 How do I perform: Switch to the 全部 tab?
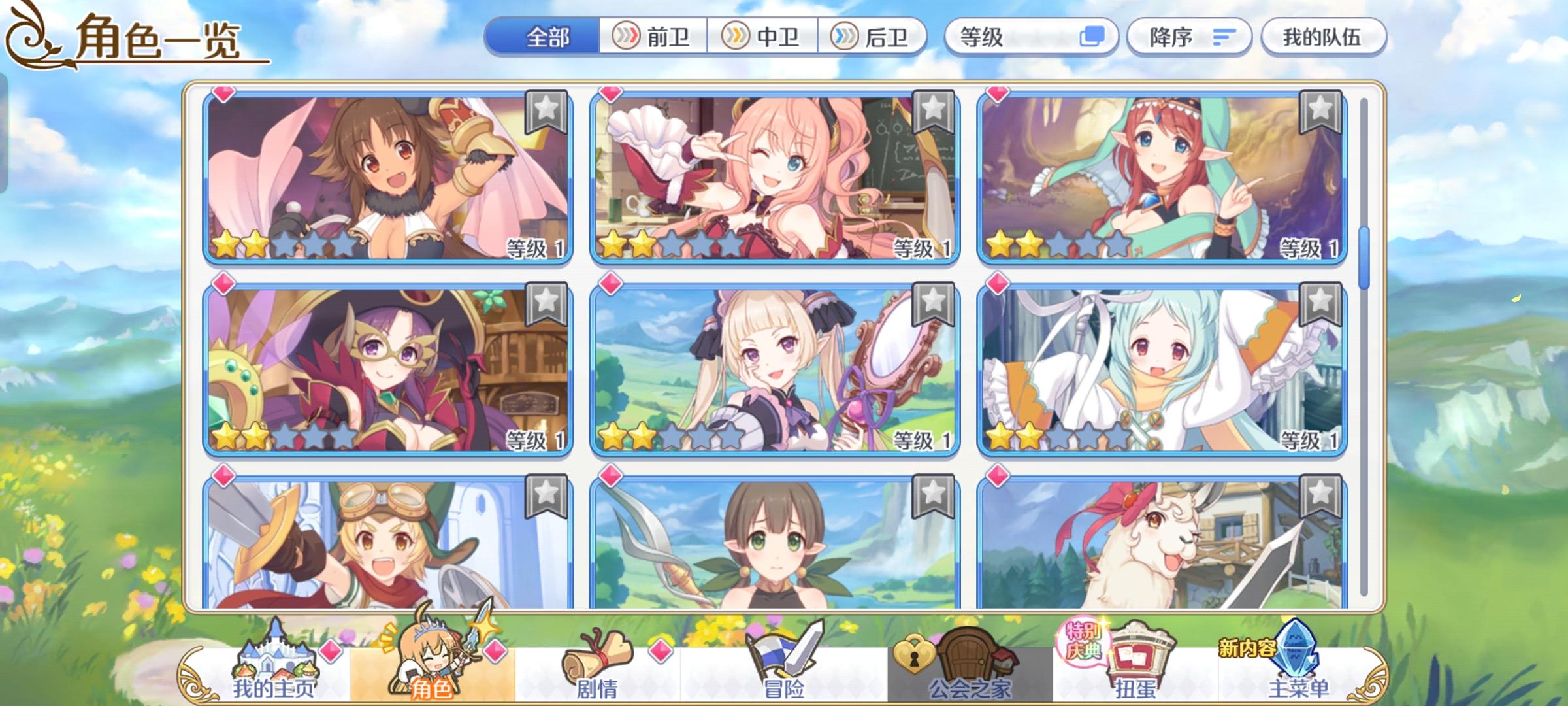(x=549, y=37)
